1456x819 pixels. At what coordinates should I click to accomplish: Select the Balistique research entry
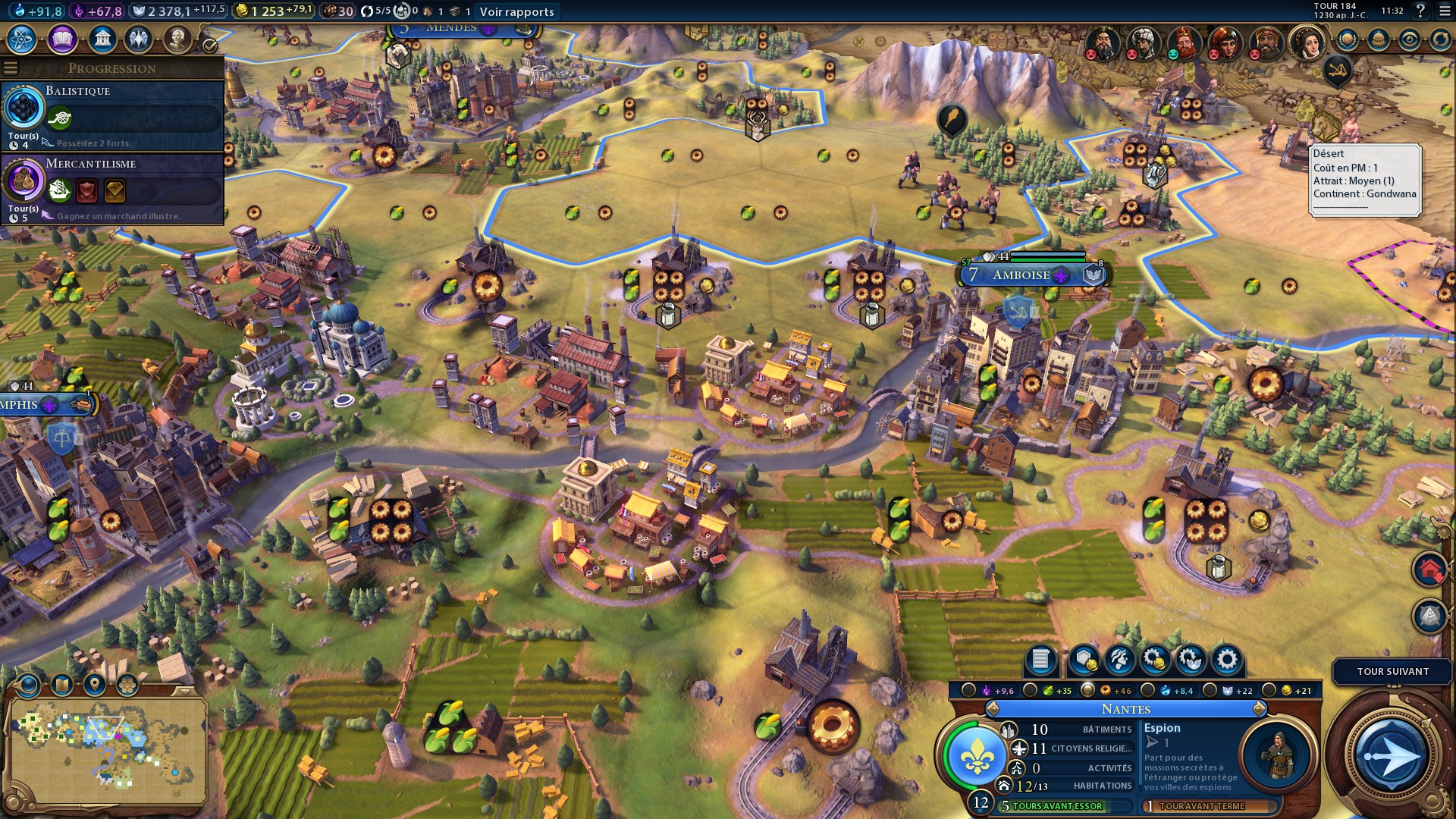(x=112, y=115)
